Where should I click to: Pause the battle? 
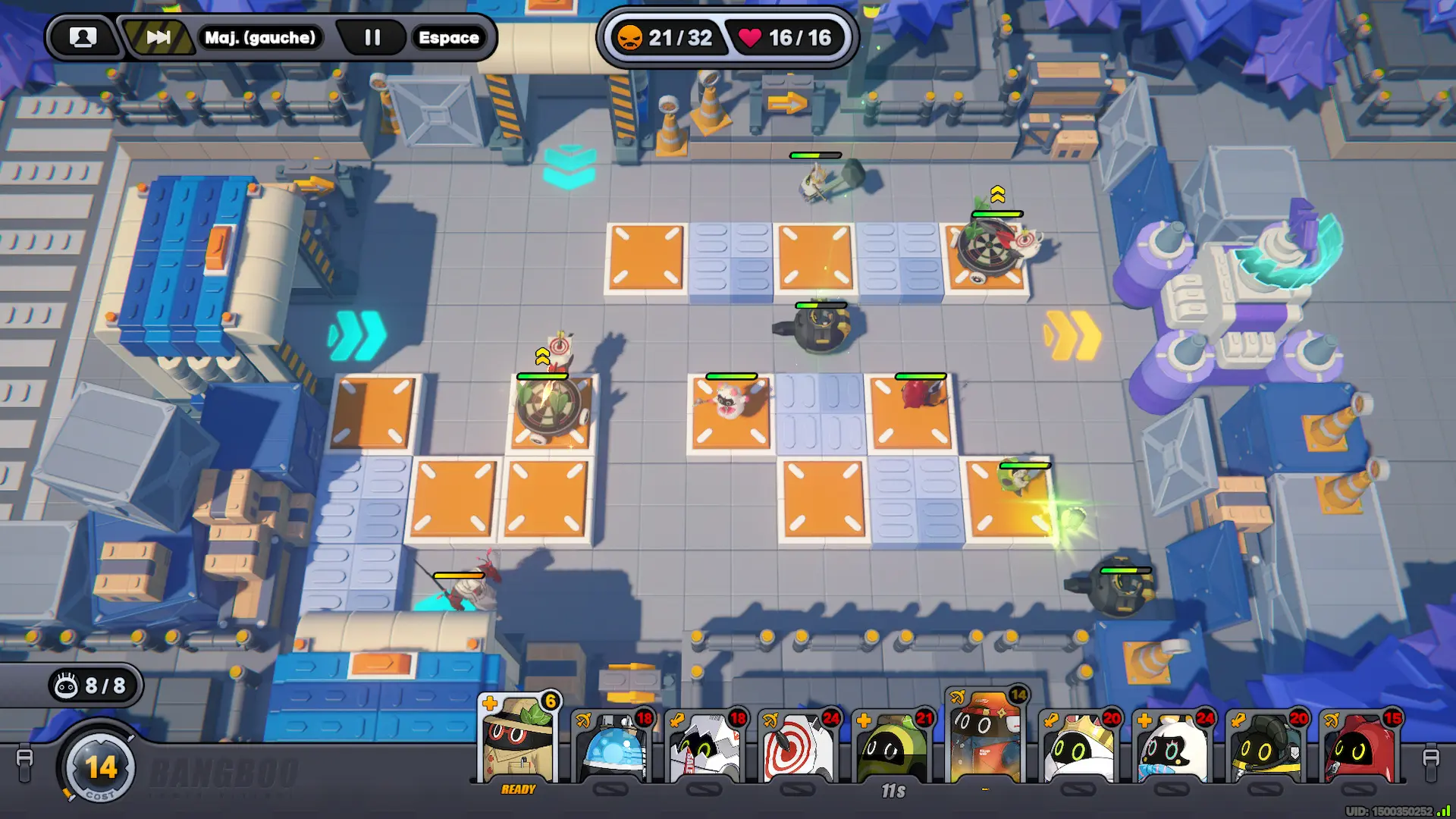372,37
